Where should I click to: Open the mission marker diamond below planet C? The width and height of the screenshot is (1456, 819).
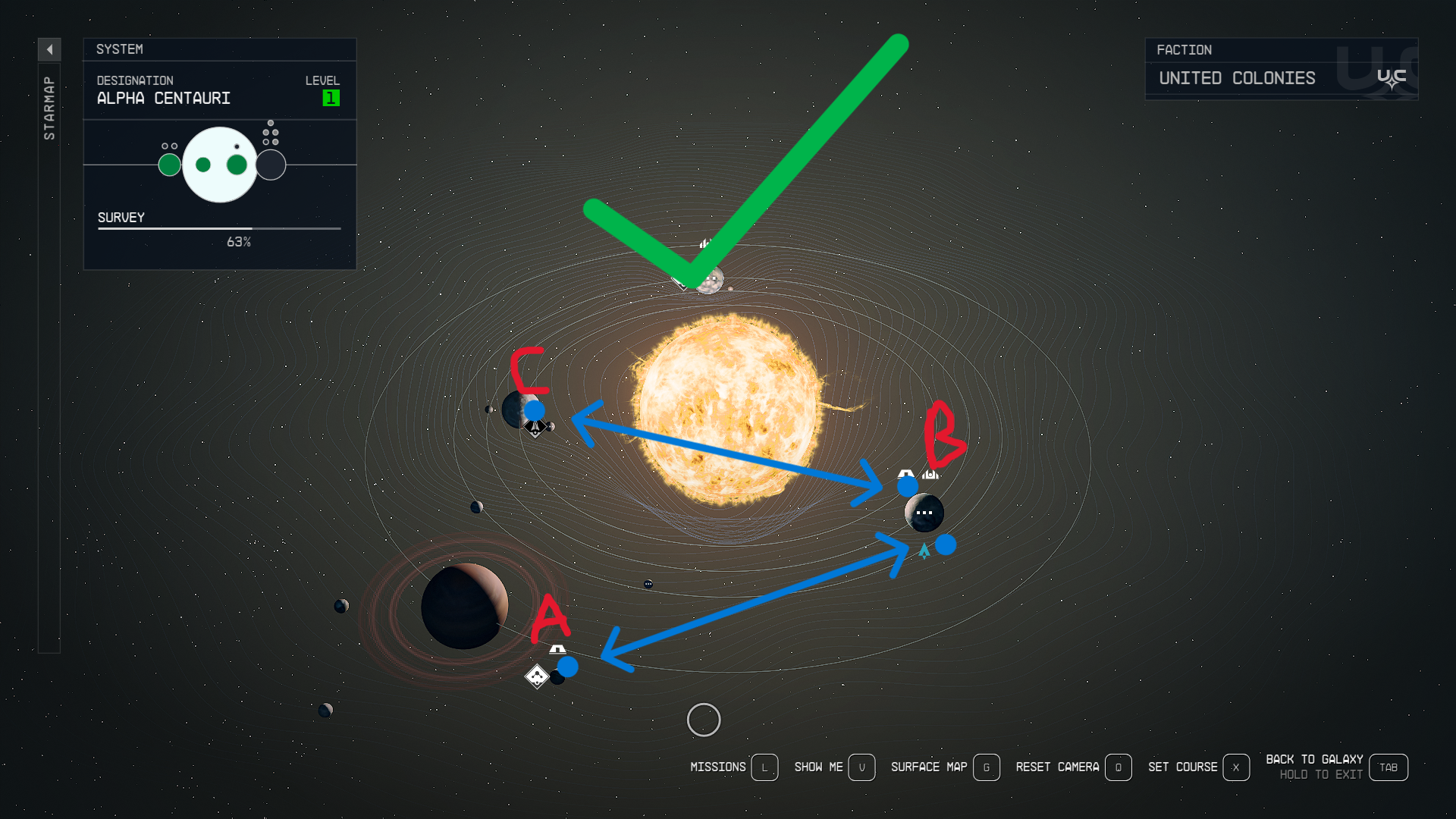pos(535,428)
